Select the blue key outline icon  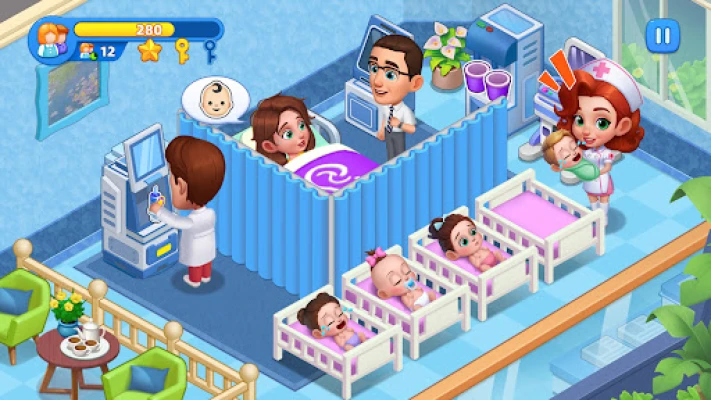(x=210, y=50)
